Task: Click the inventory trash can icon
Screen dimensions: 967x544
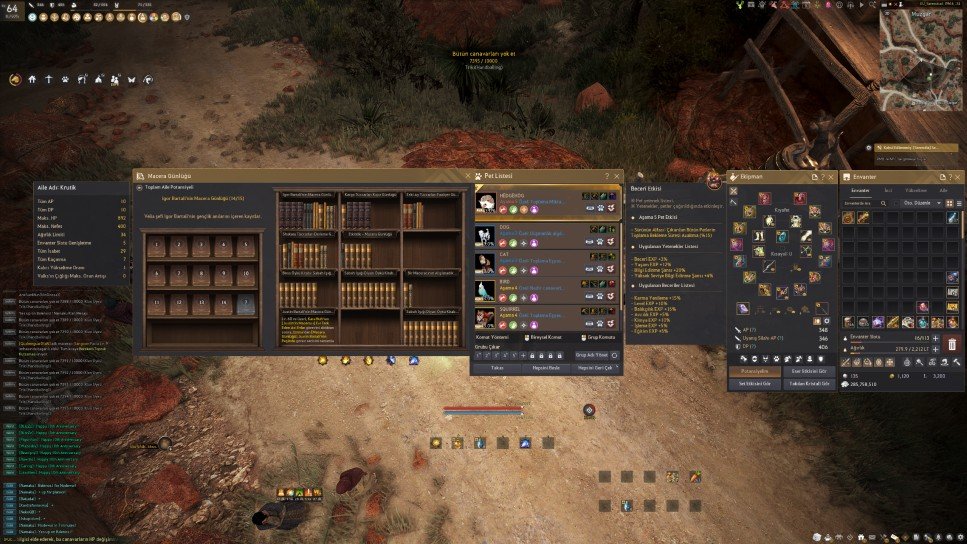Action: coord(951,345)
